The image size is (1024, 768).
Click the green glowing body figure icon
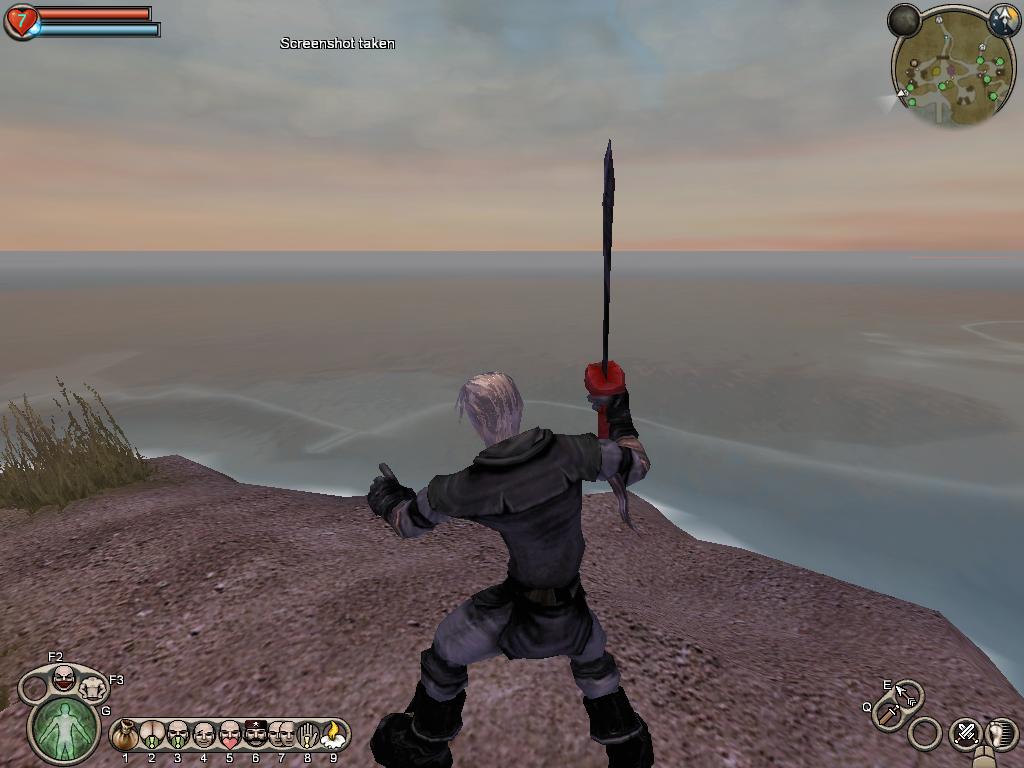pyautogui.click(x=64, y=727)
